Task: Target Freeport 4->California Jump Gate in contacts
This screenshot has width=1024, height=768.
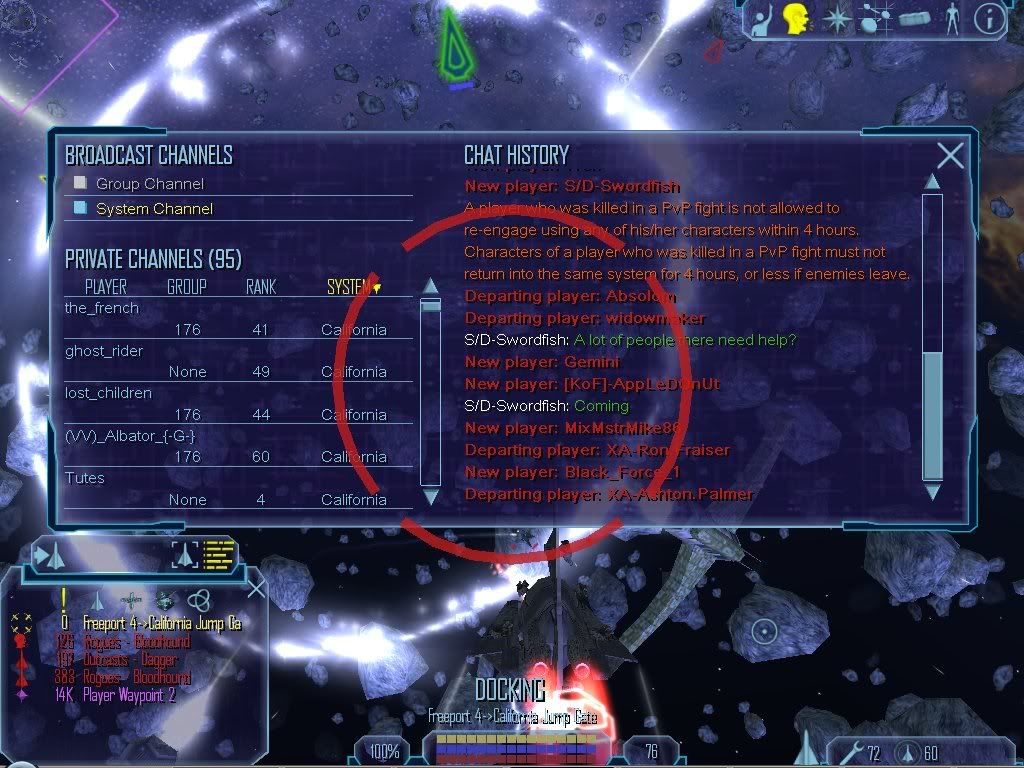Action: point(162,623)
